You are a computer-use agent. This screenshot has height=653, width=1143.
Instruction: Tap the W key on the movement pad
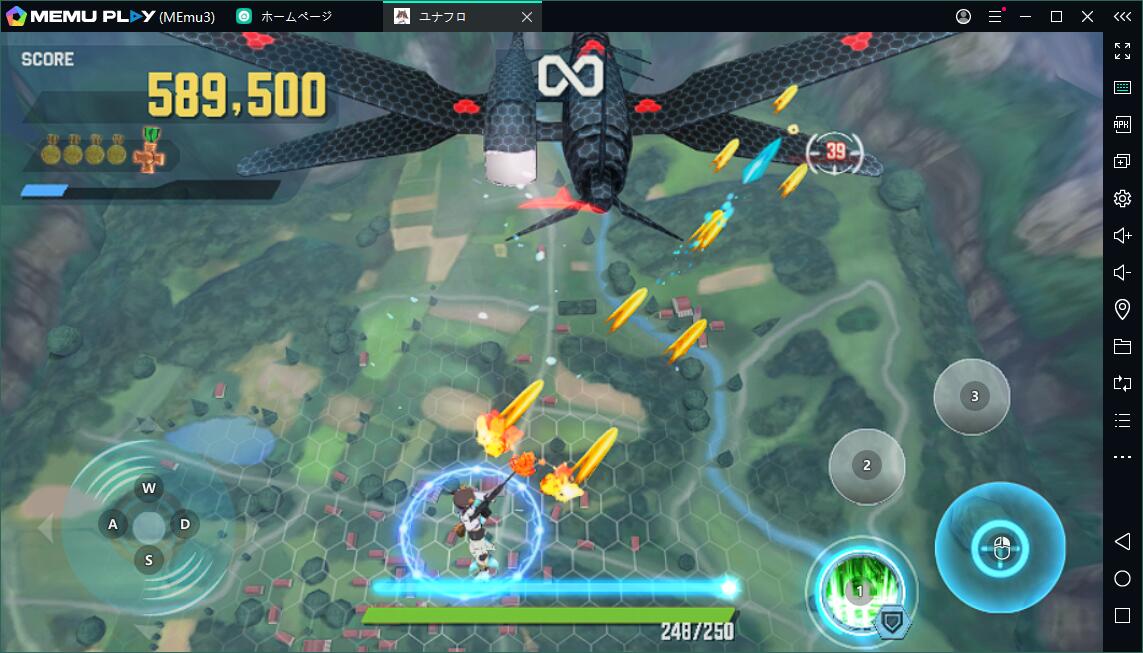(149, 488)
